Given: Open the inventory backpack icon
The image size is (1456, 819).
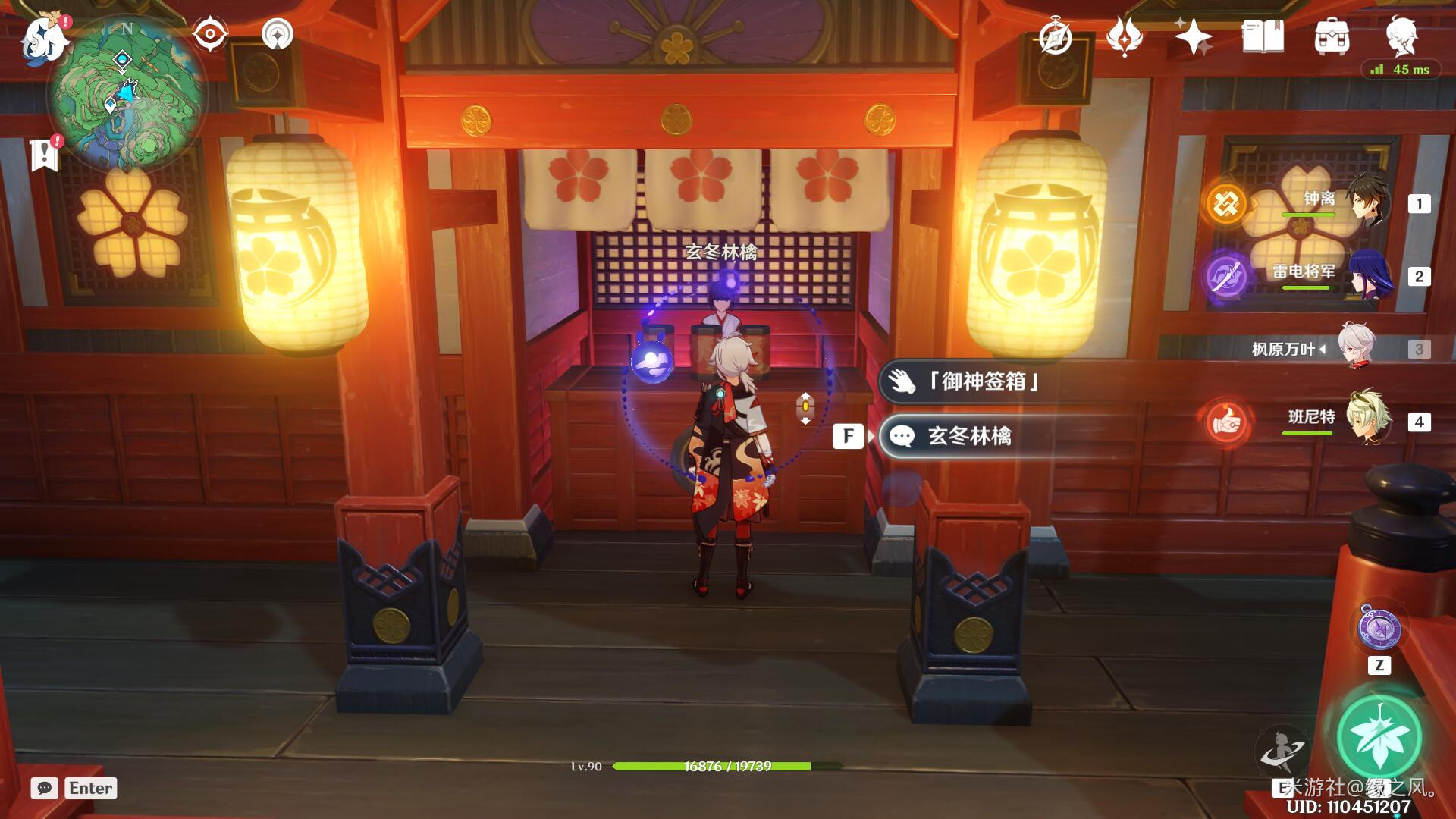Looking at the screenshot, I should [1332, 36].
